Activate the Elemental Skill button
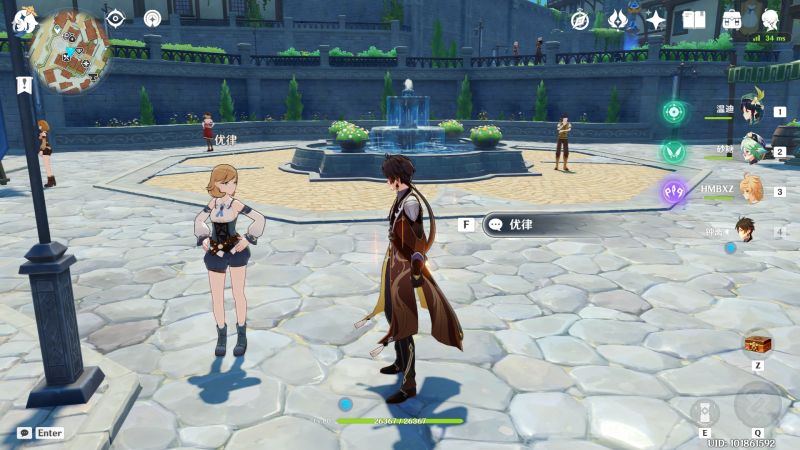The width and height of the screenshot is (800, 450). coord(704,410)
